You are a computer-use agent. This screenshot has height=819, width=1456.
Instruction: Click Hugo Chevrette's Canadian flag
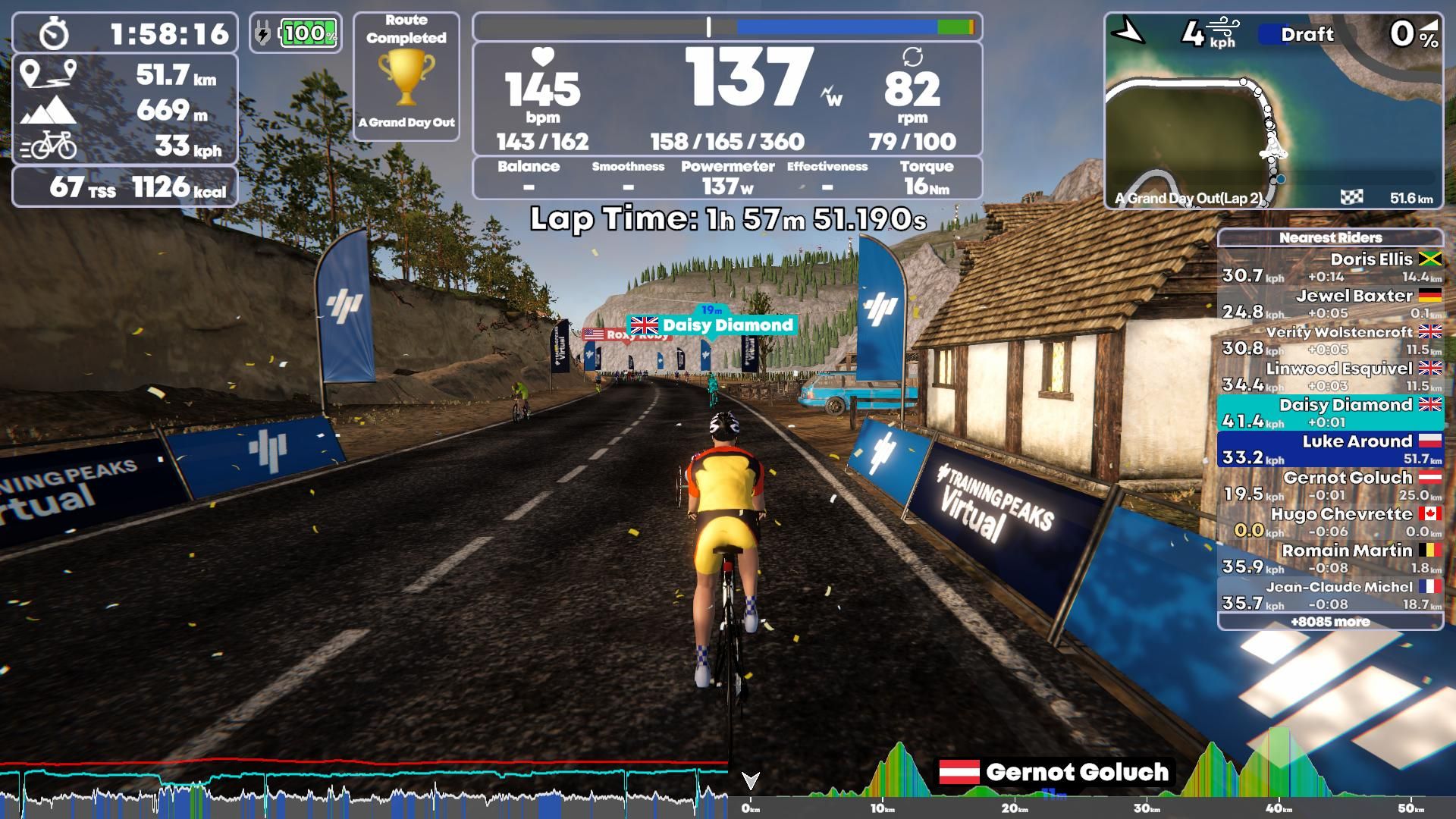coord(1429,513)
